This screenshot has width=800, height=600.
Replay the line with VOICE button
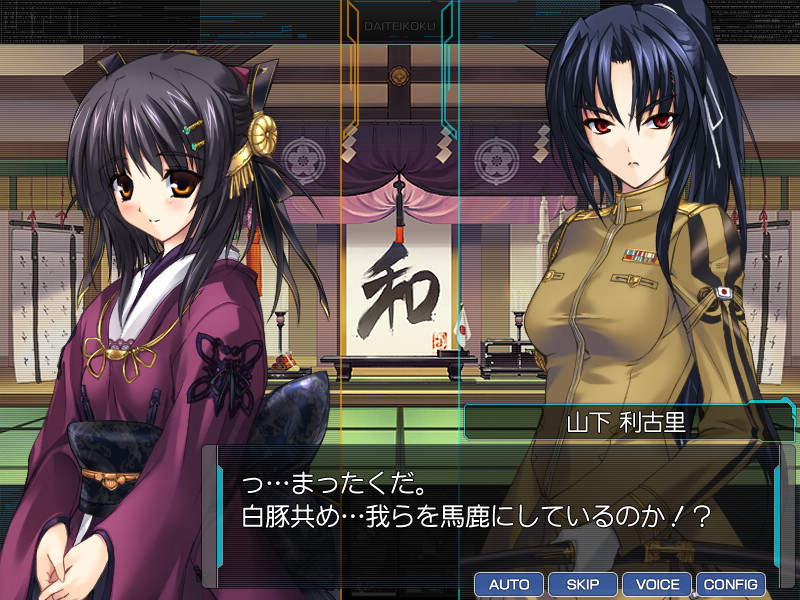[656, 584]
